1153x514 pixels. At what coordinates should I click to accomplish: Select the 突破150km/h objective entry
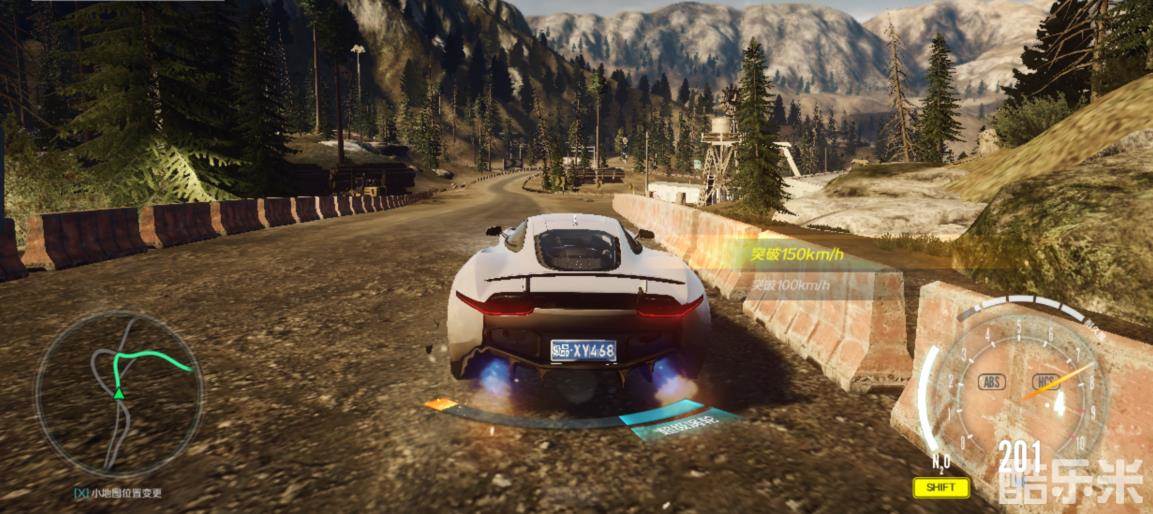pos(797,255)
